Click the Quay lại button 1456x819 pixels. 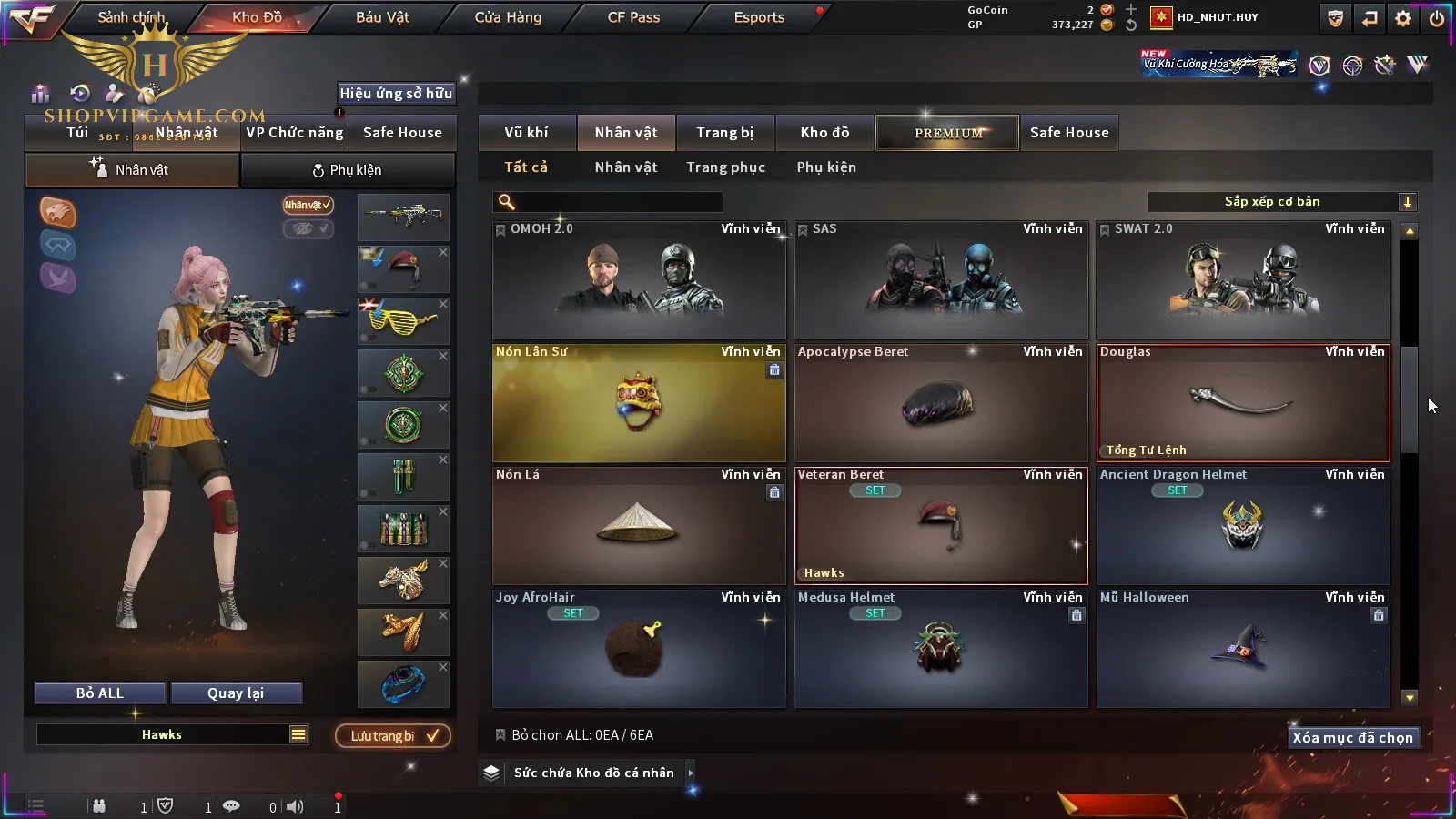(236, 693)
